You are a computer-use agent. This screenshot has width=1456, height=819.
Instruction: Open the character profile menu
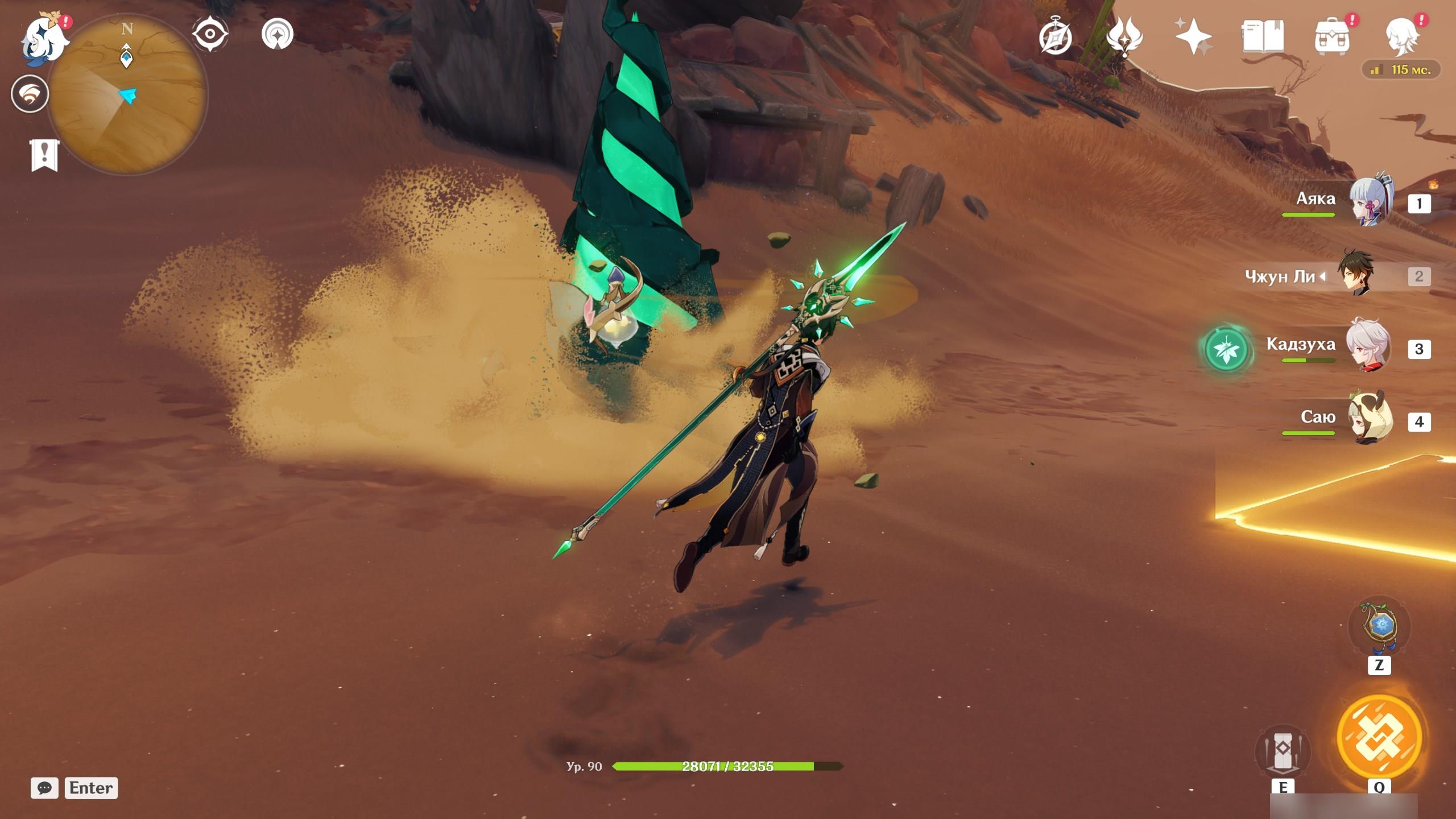point(1401,36)
